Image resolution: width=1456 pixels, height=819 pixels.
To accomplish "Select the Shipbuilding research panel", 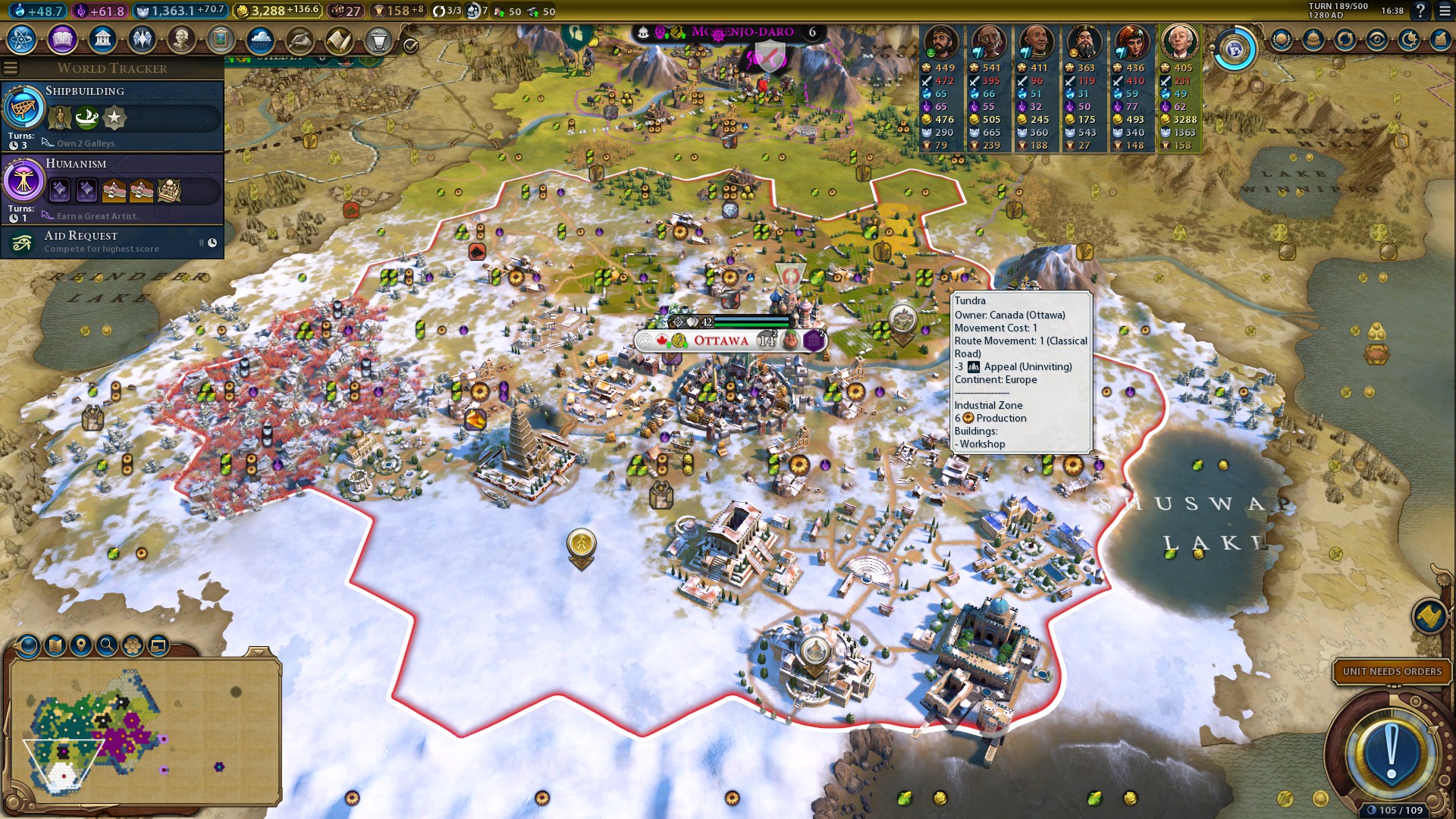I will click(x=112, y=115).
